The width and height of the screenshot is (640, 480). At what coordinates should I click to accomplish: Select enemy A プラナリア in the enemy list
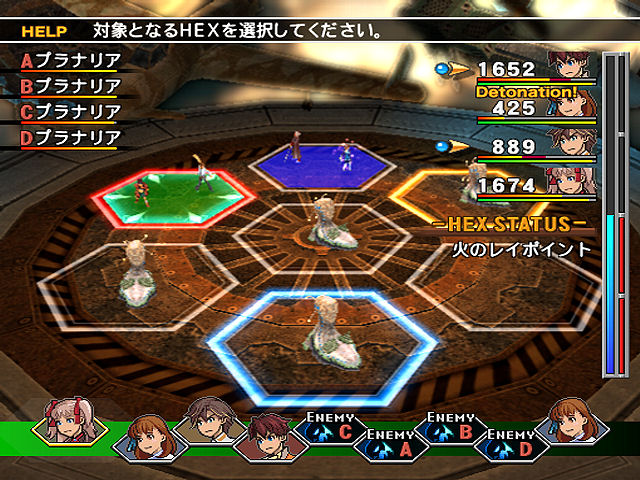pyautogui.click(x=70, y=60)
